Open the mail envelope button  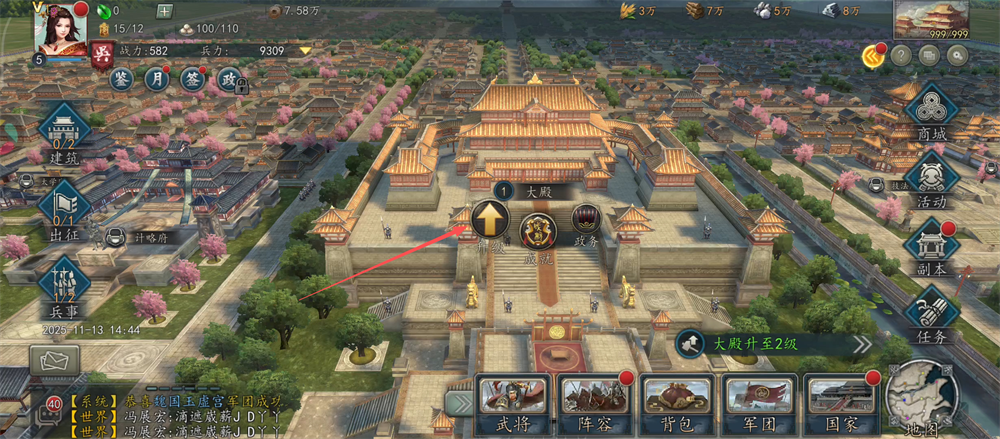[54, 360]
